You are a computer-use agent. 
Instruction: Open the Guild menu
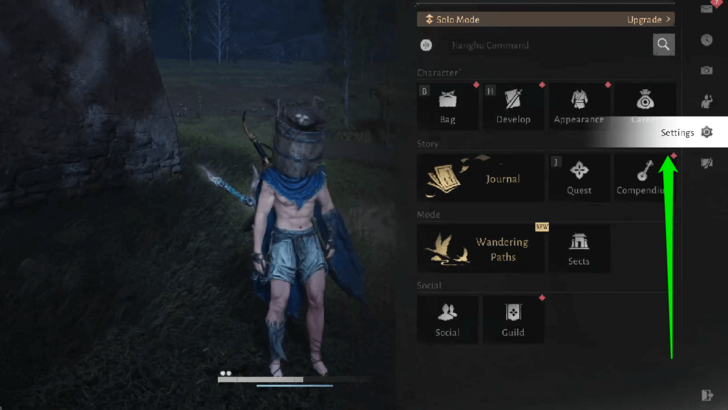click(513, 319)
